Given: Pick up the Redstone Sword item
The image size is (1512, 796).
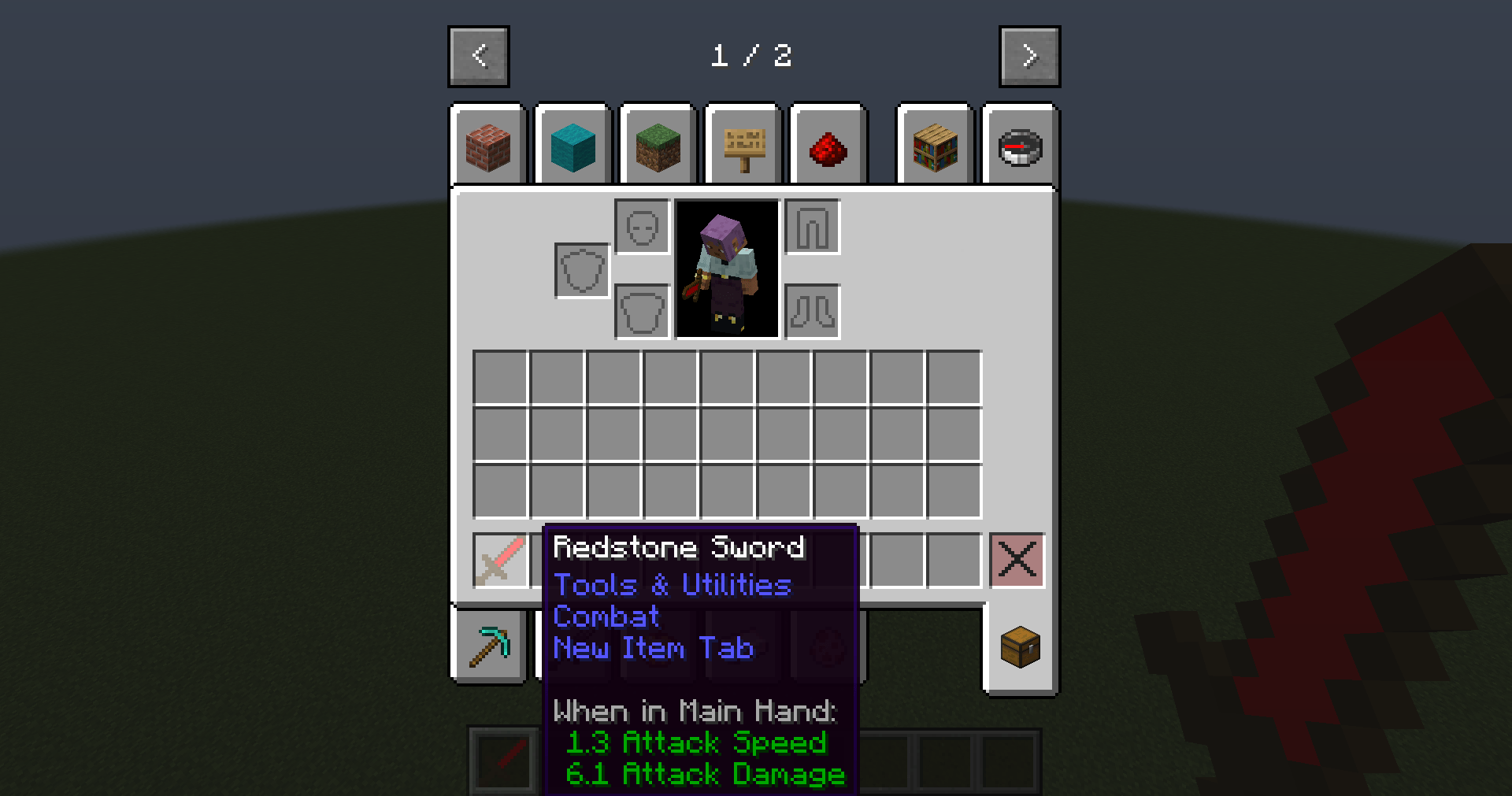Looking at the screenshot, I should (502, 560).
